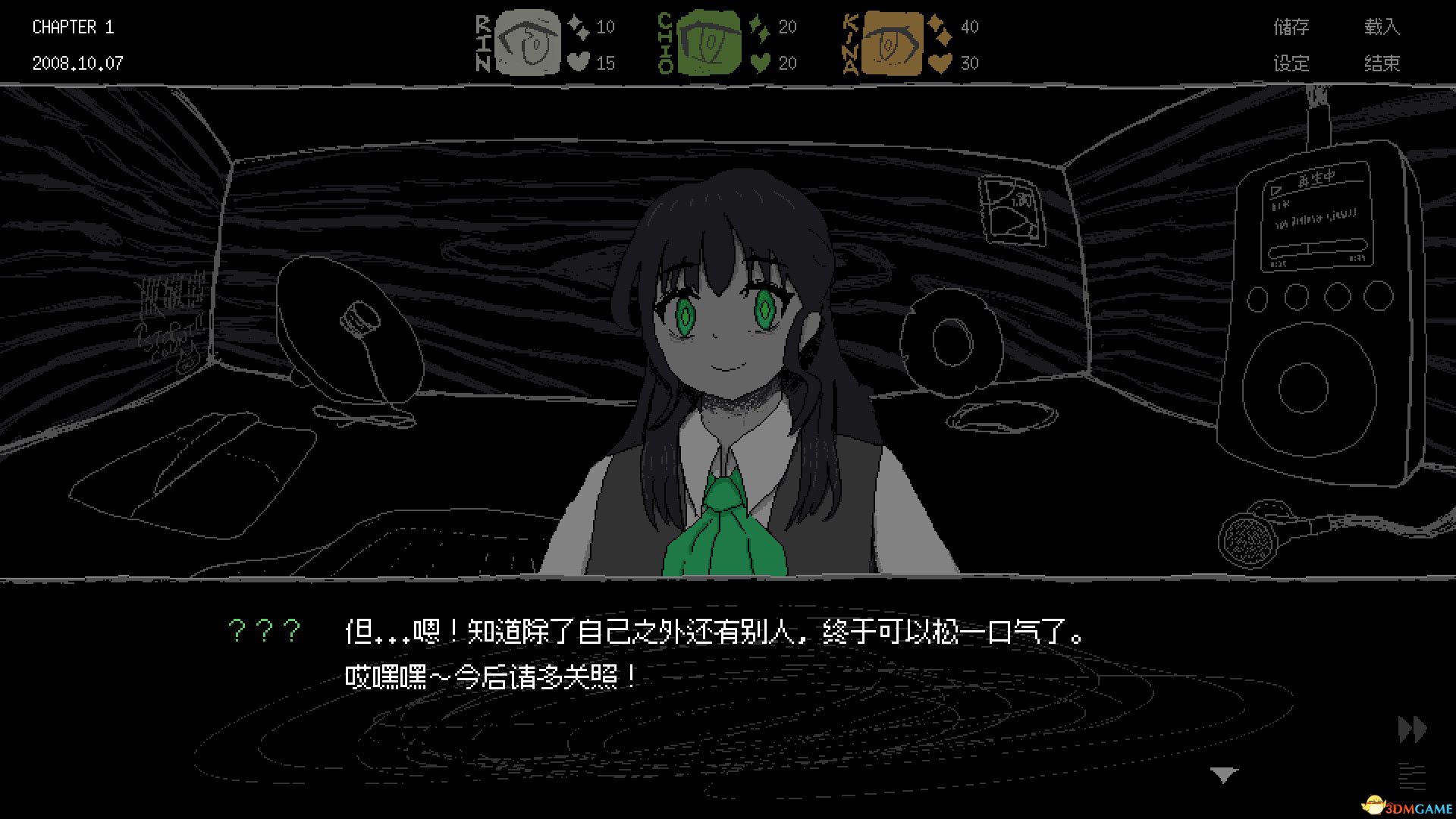Click the down-arrow continue indicator

1224,776
